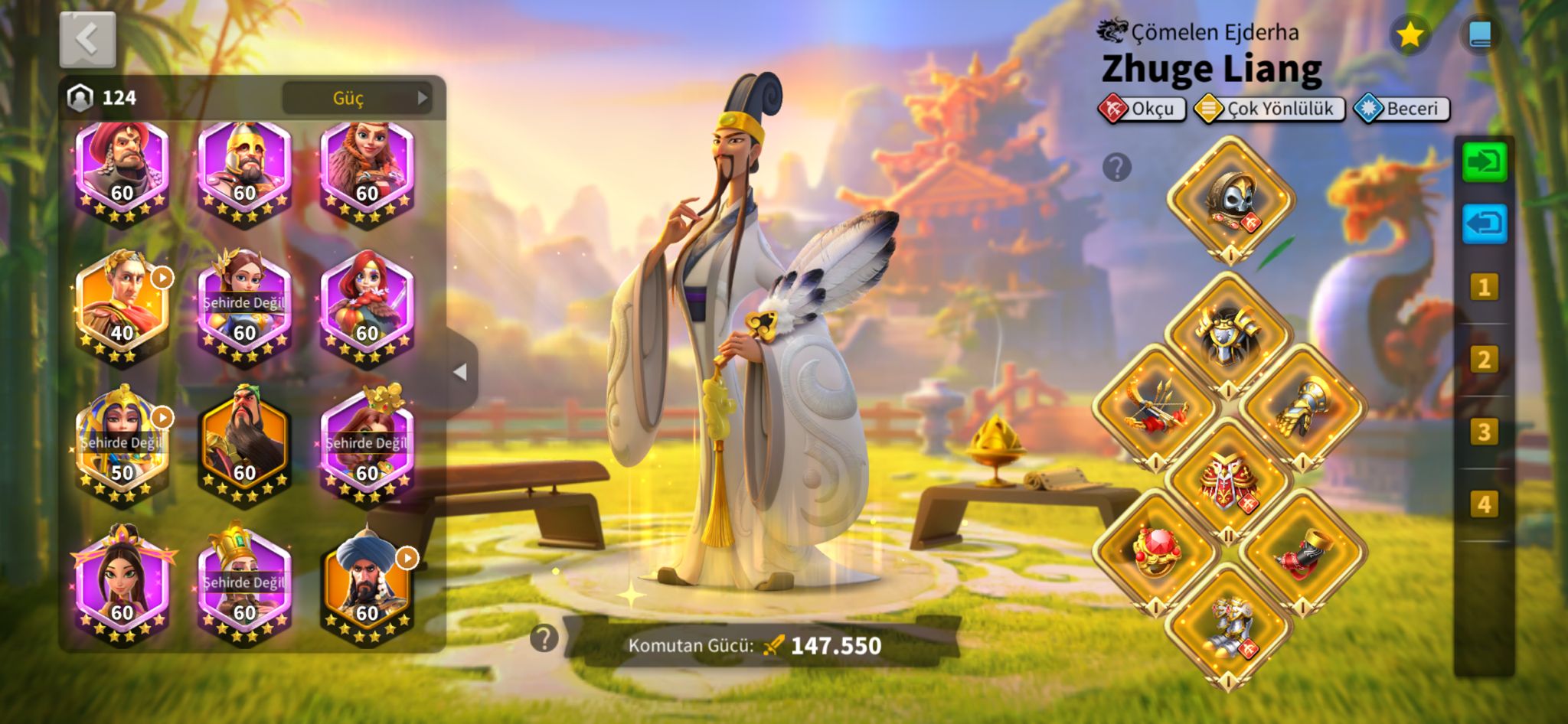
Task: Click the blue swap arrow button
Action: click(x=1484, y=223)
